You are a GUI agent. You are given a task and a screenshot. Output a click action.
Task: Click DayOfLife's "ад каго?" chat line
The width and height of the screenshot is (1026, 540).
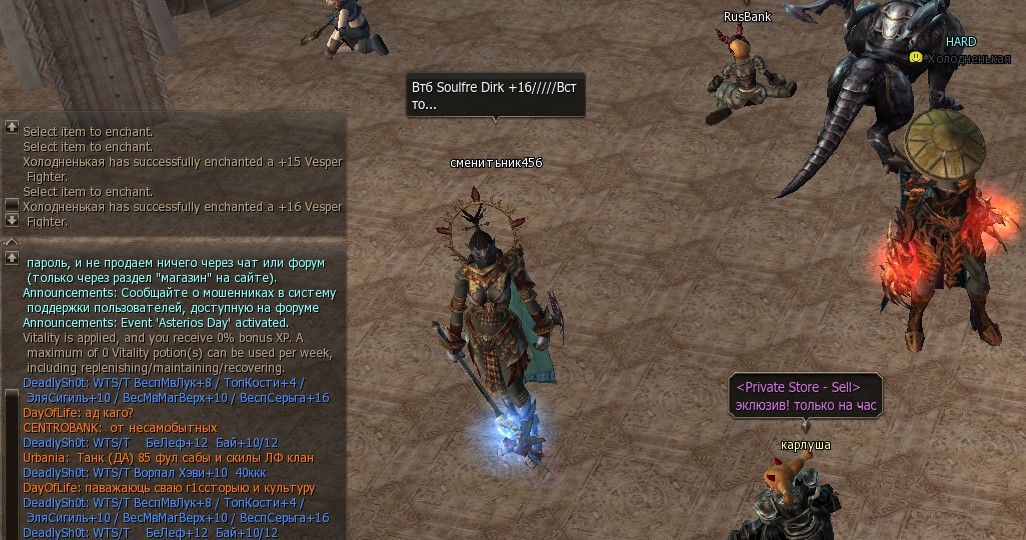point(78,413)
